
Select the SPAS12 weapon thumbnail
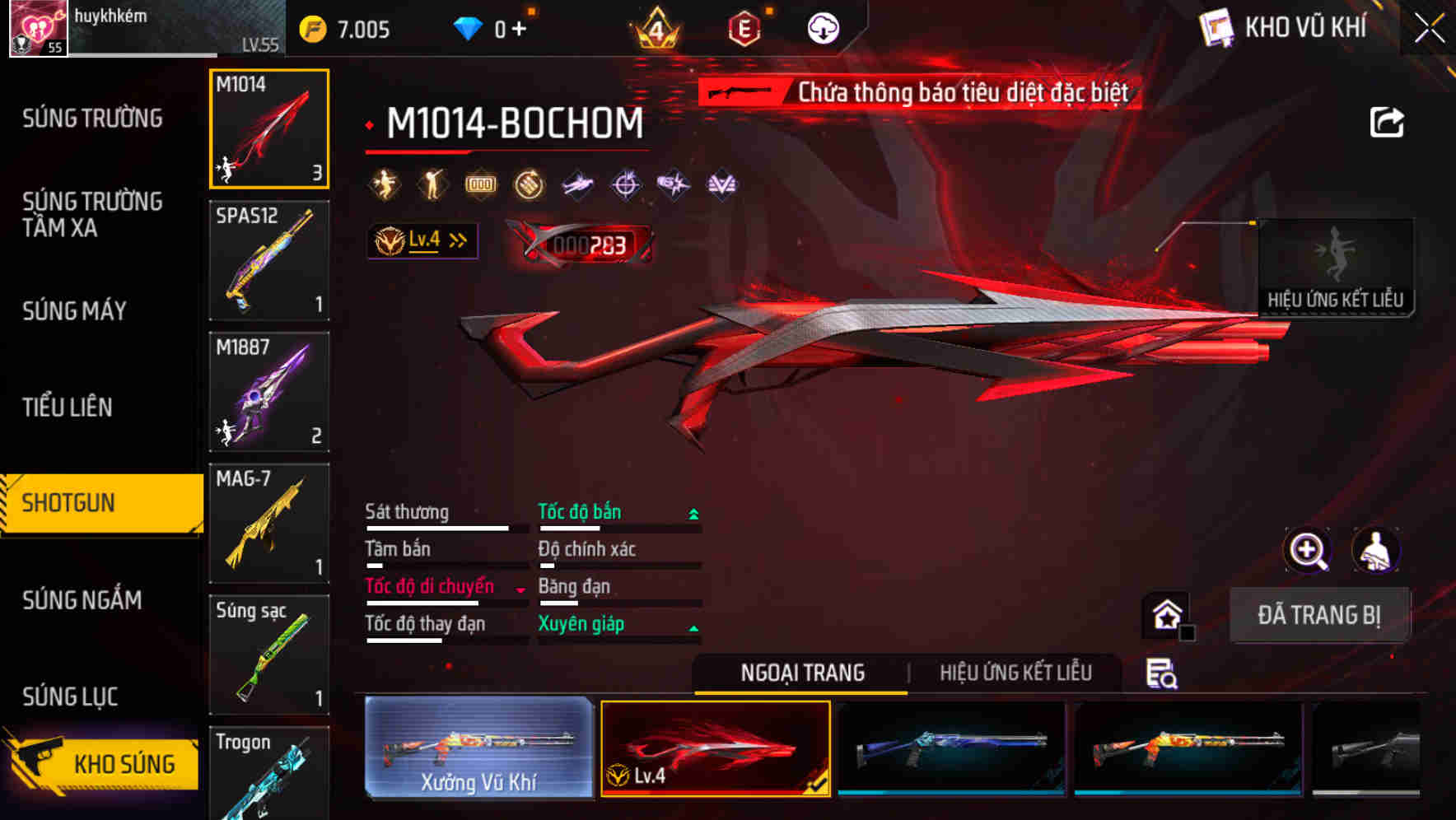[x=268, y=259]
